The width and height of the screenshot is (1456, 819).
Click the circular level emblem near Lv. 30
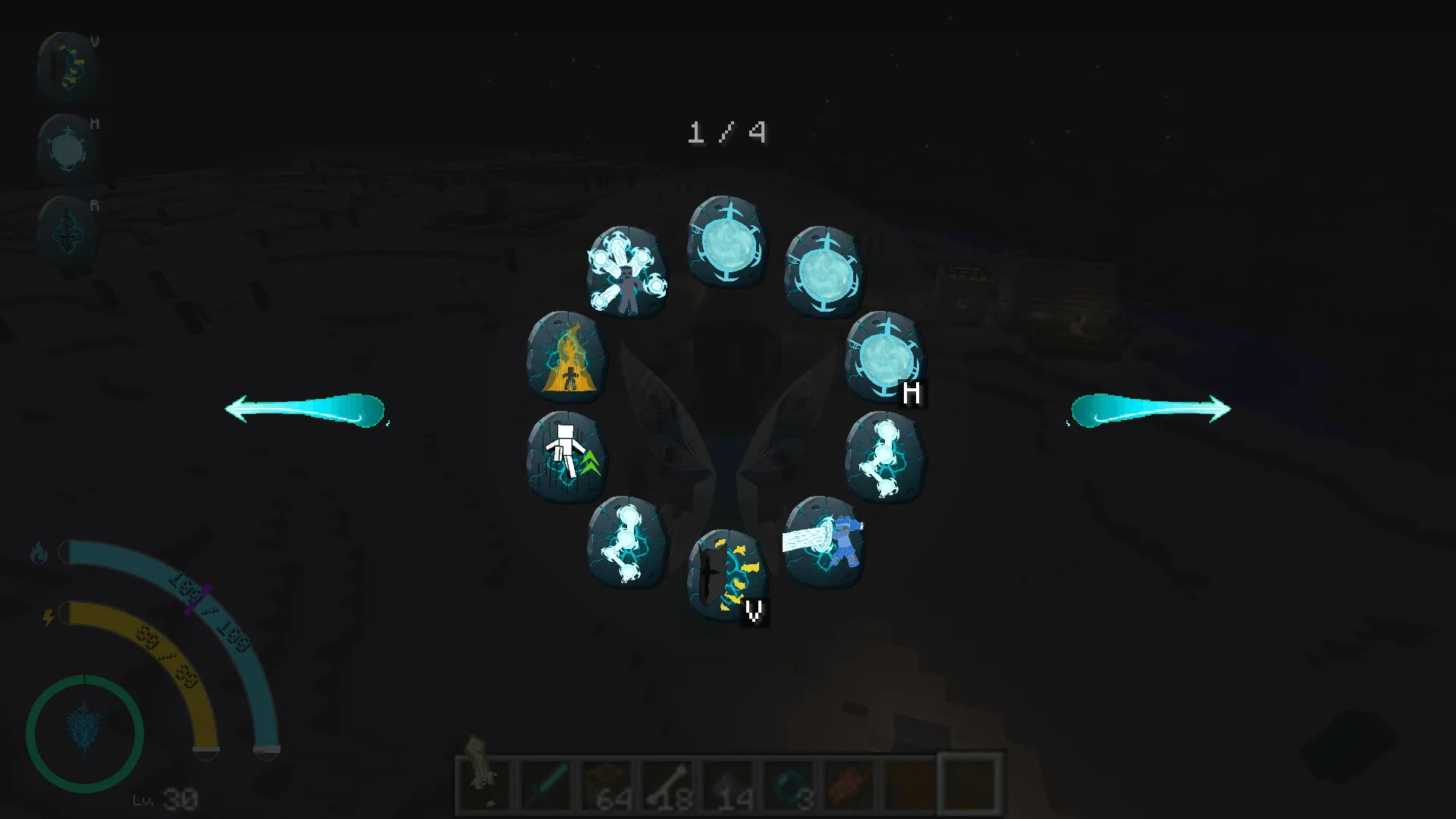coord(86,732)
